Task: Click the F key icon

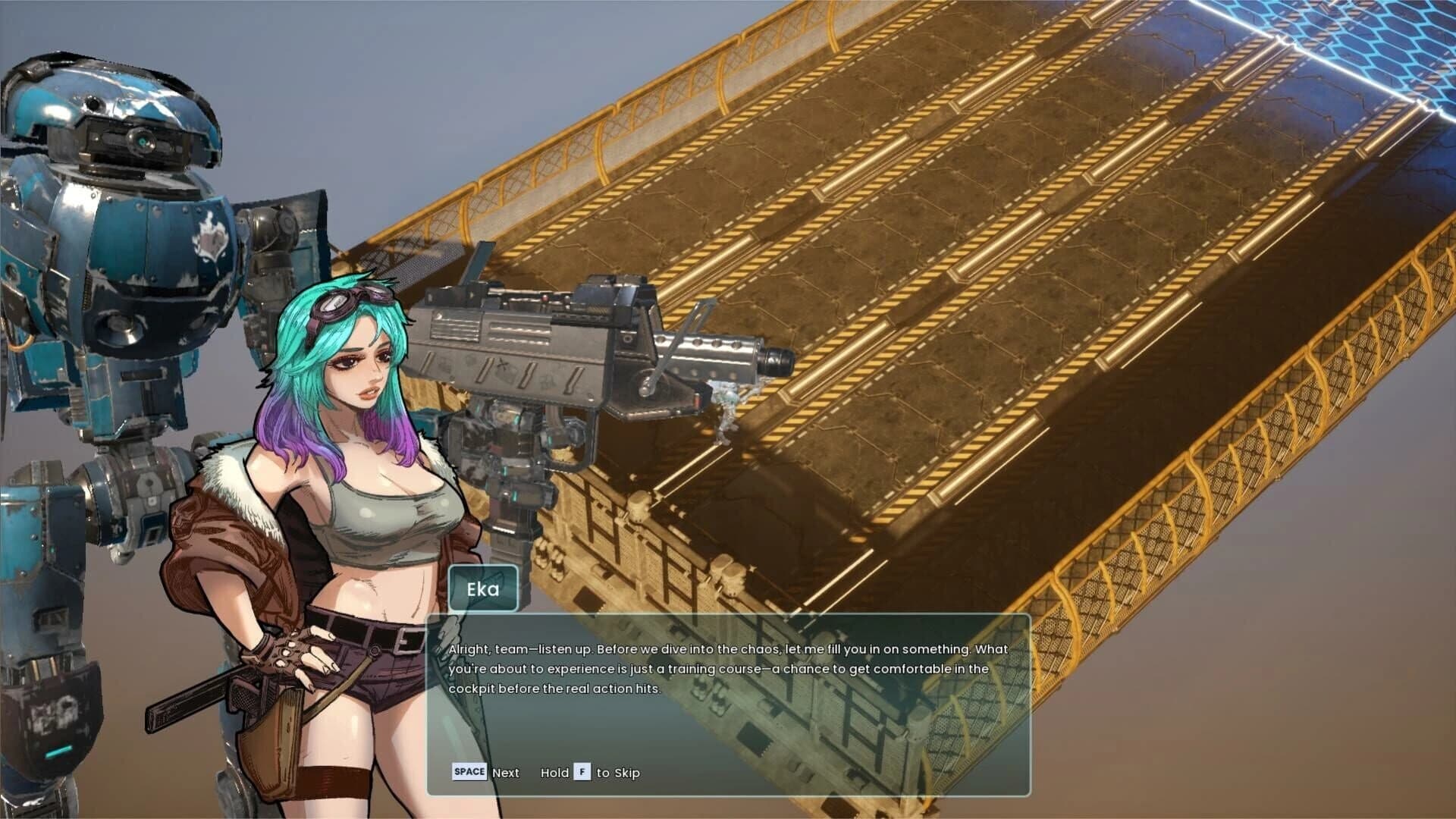Action: point(582,772)
